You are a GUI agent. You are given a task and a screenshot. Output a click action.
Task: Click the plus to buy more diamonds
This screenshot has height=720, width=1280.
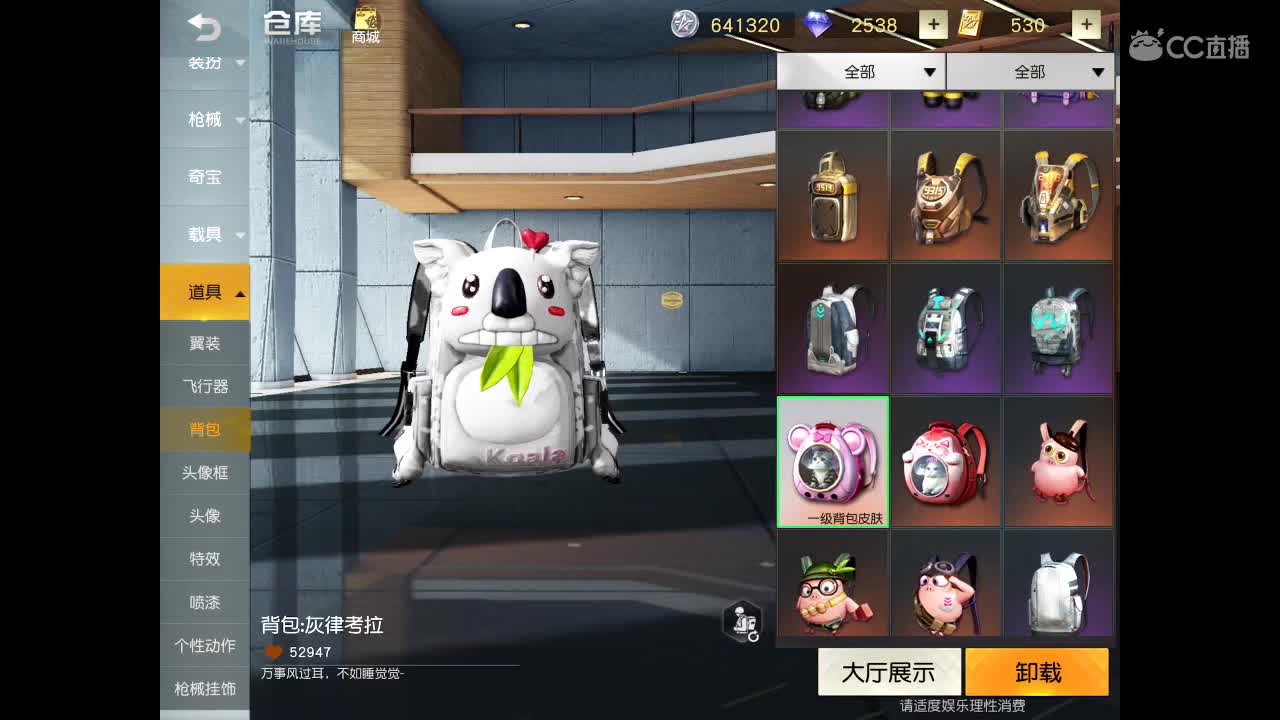[x=932, y=25]
